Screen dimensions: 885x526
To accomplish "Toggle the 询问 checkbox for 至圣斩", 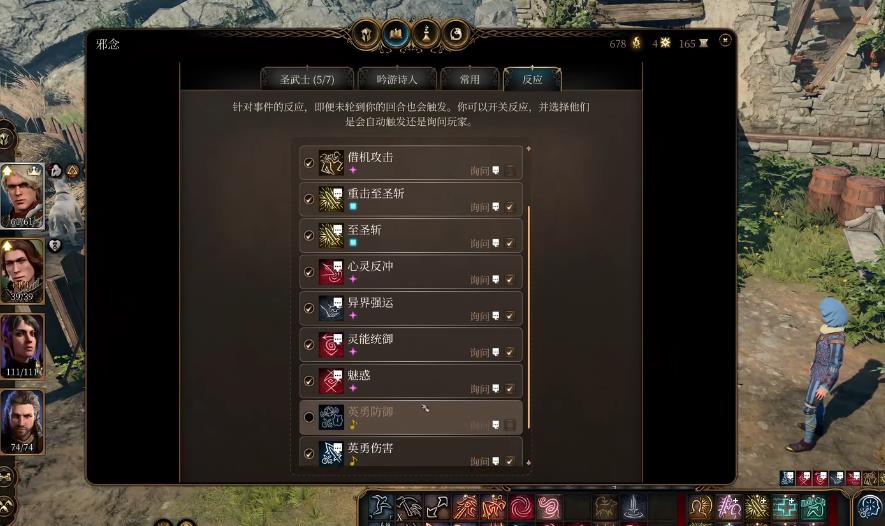I will (510, 243).
